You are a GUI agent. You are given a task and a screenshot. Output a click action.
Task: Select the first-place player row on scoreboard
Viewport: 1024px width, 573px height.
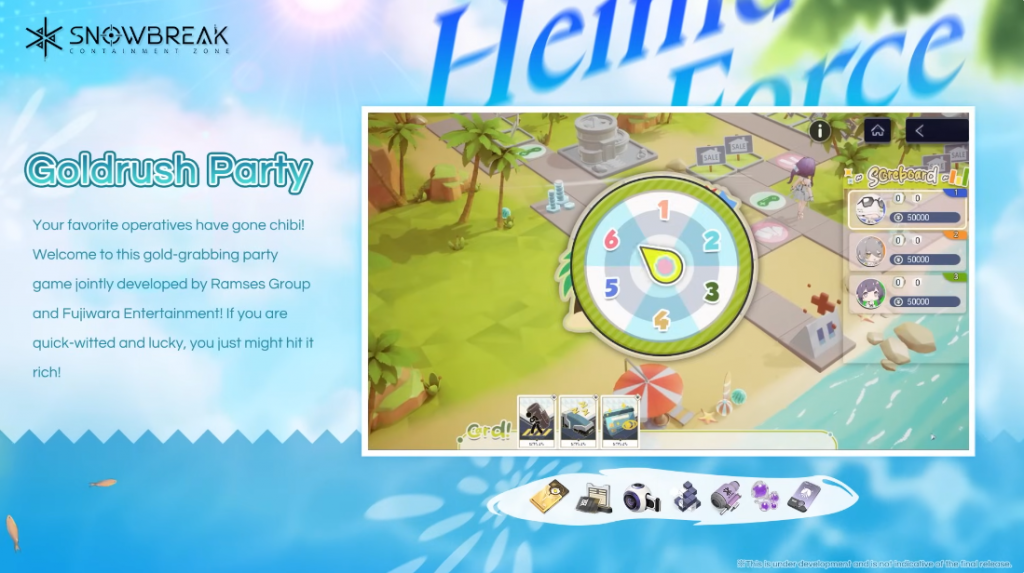click(905, 208)
